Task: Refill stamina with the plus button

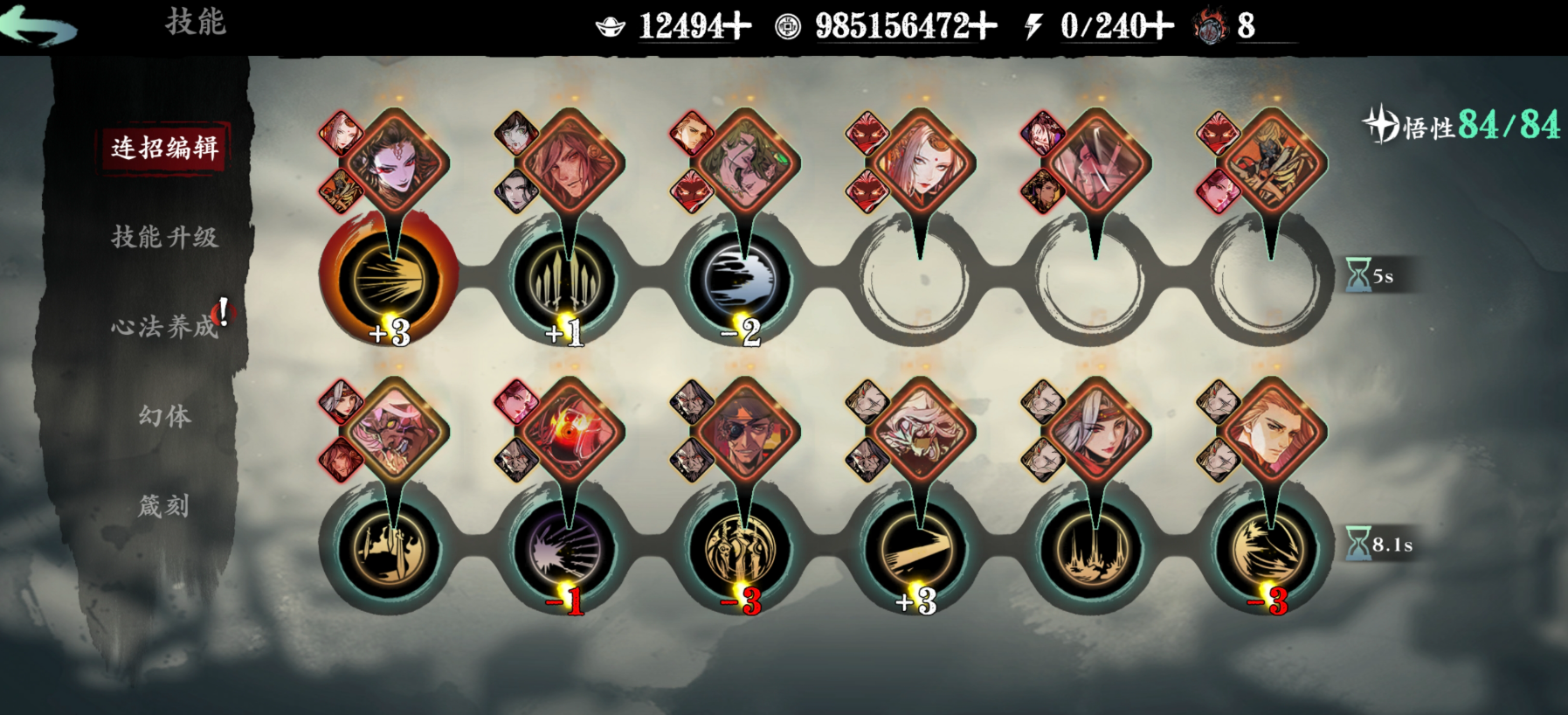Action: [x=1161, y=26]
